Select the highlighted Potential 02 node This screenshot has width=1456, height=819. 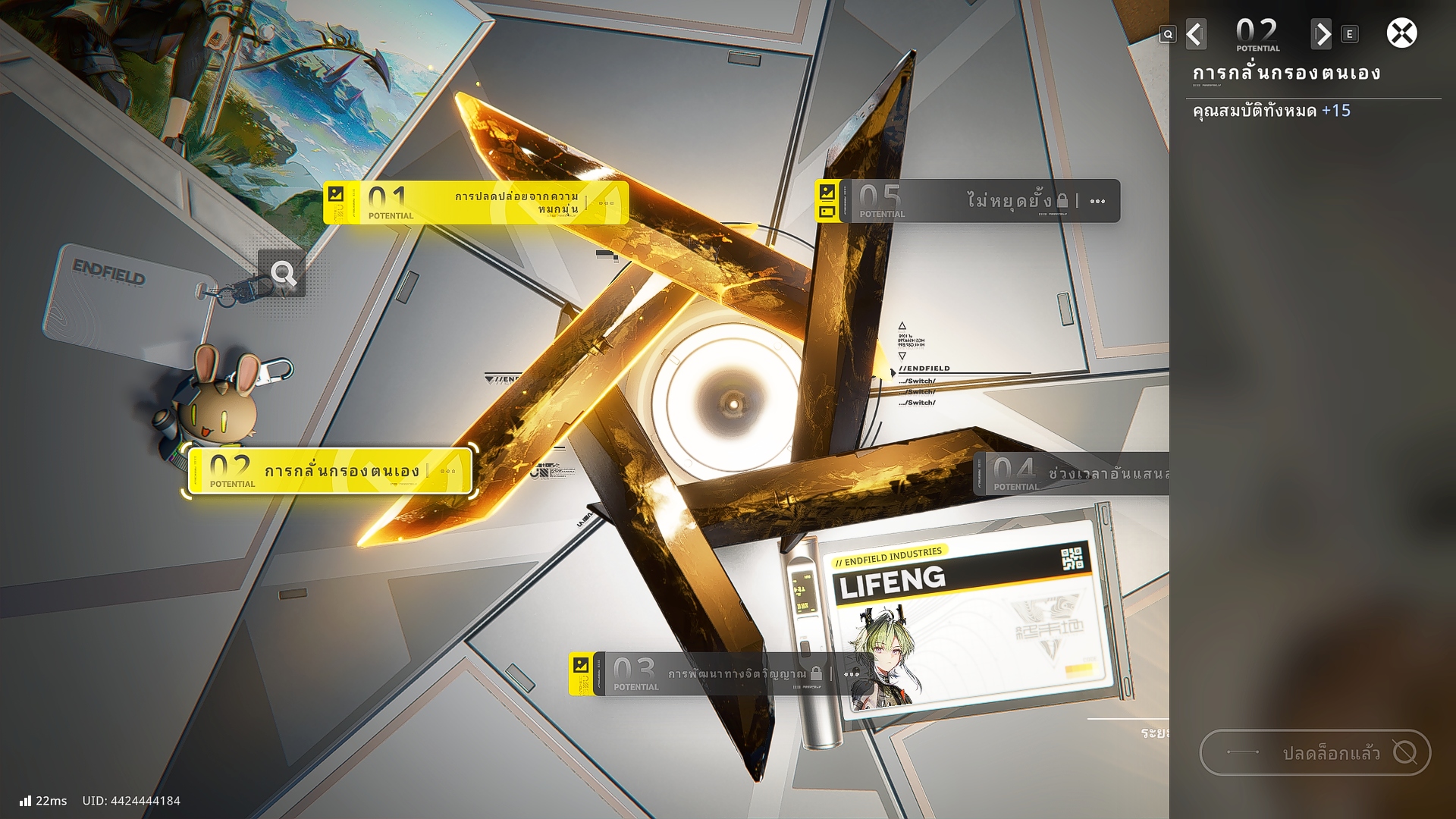coord(331,471)
